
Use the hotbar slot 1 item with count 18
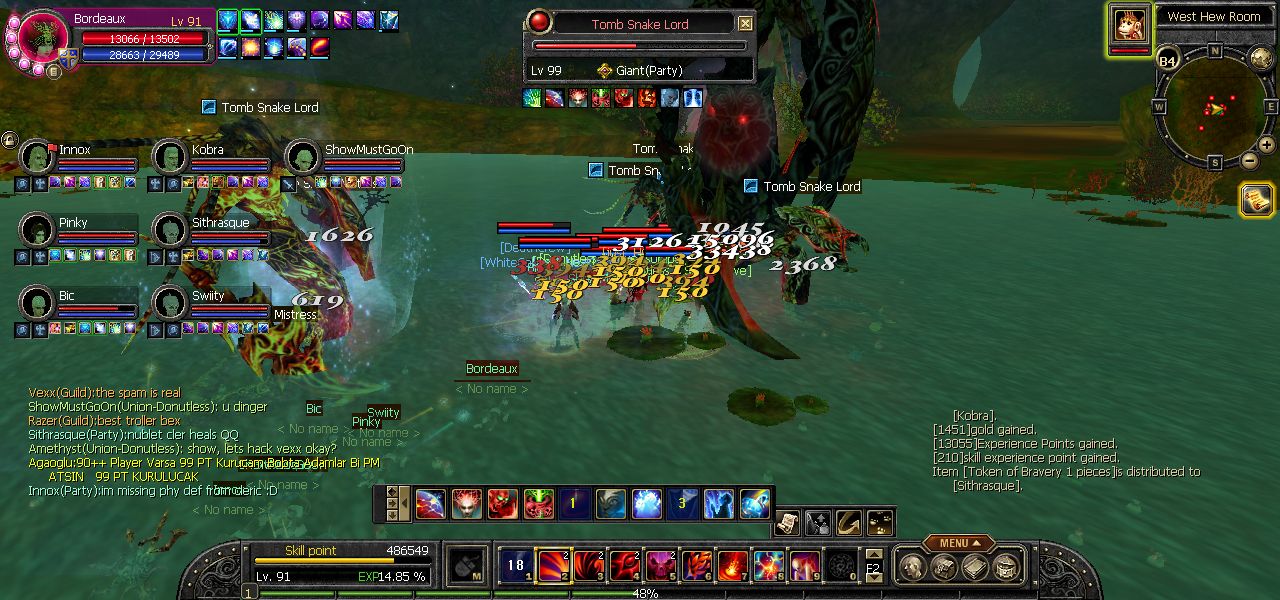point(516,566)
